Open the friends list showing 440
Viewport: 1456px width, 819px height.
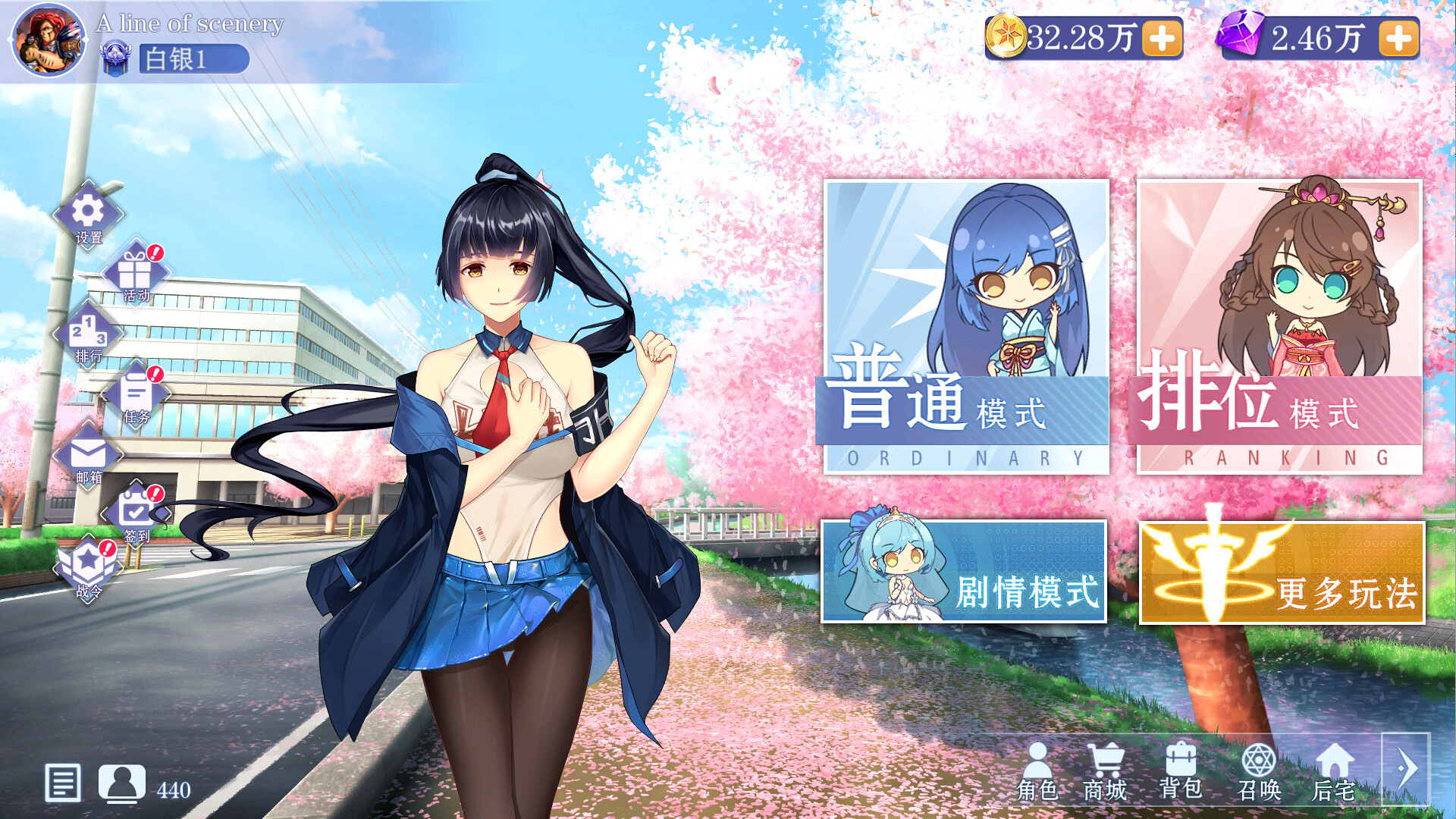(122, 785)
